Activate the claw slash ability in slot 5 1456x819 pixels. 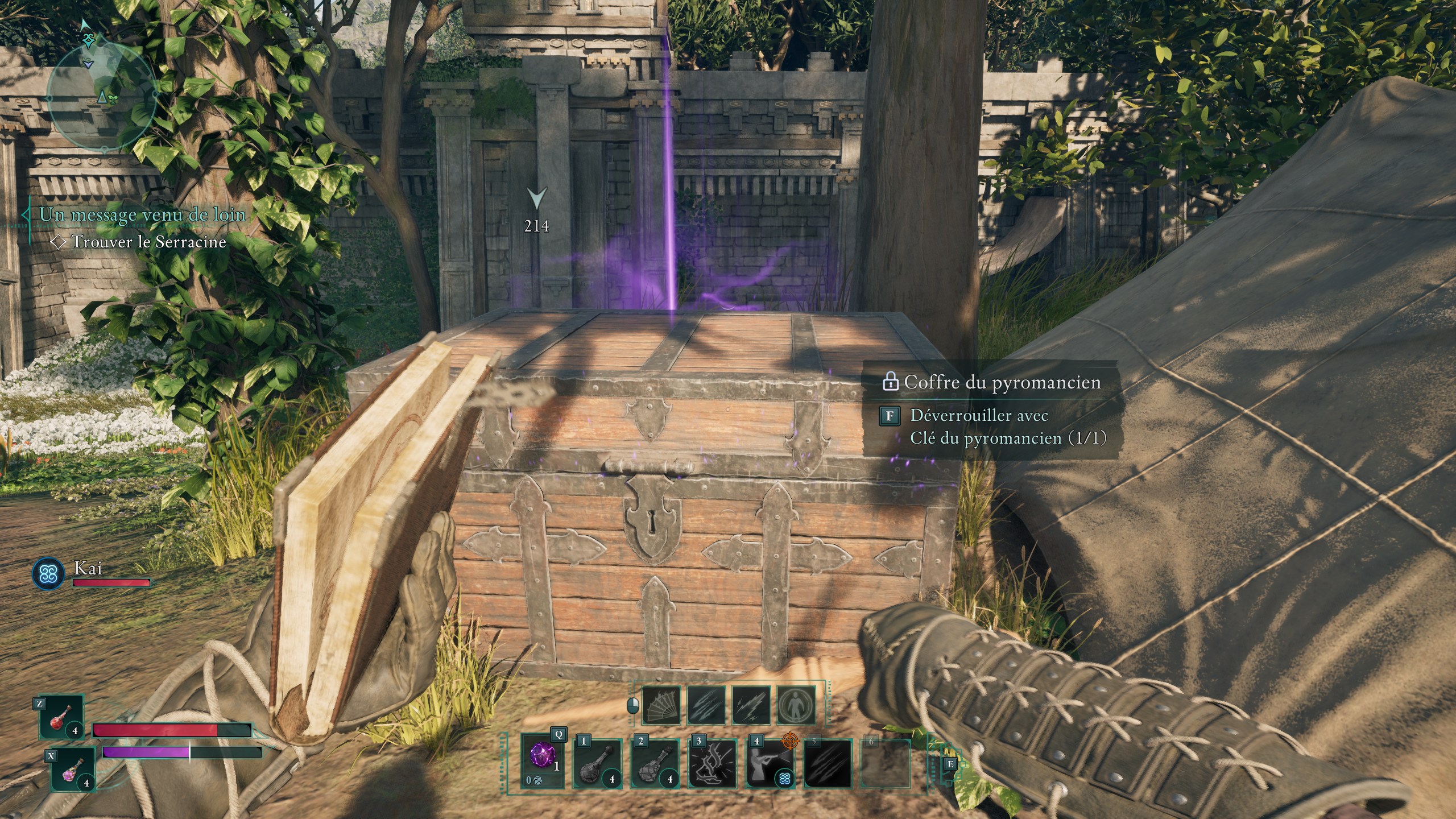pos(828,764)
